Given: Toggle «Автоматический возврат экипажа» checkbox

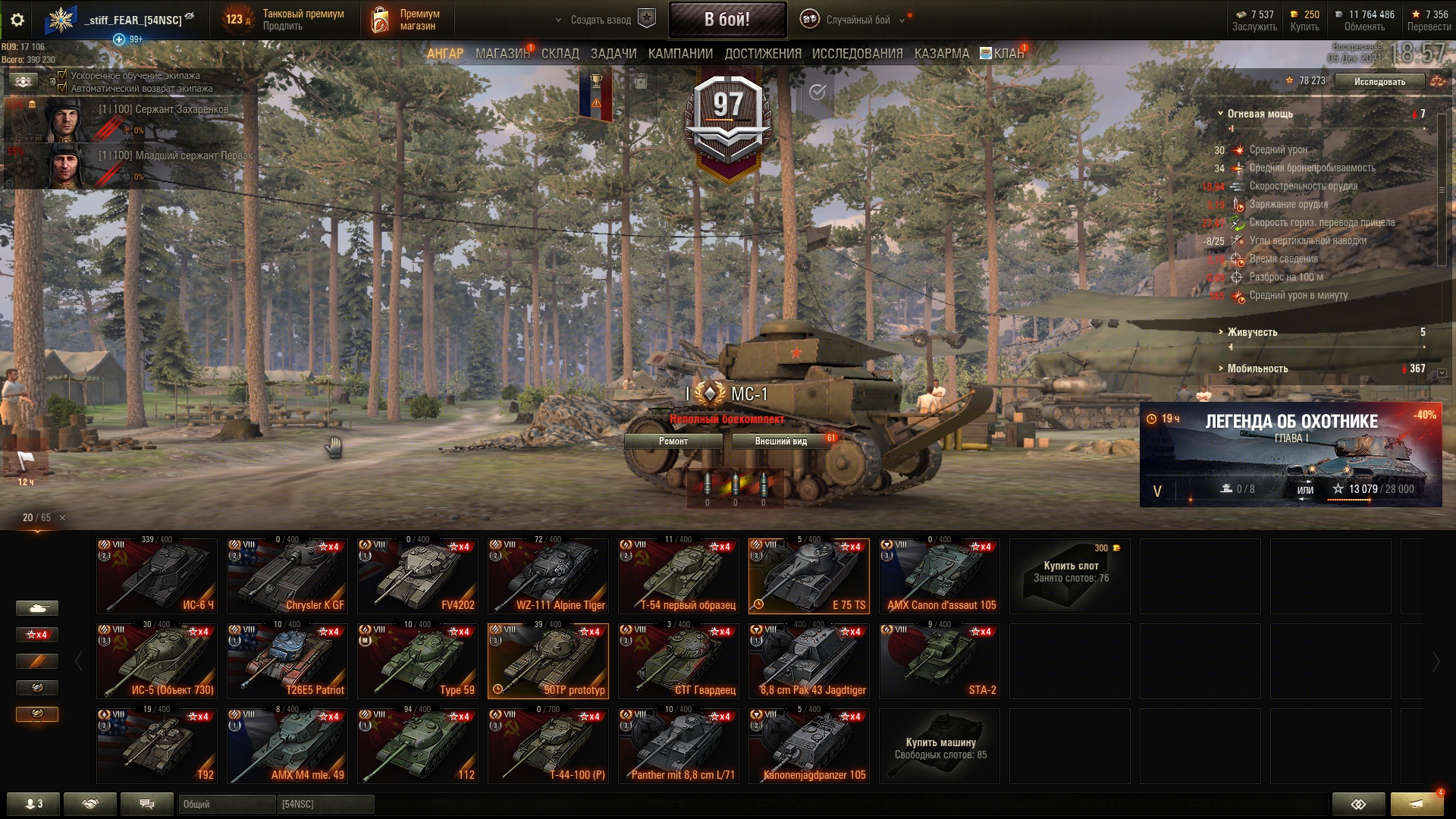Looking at the screenshot, I should [63, 89].
